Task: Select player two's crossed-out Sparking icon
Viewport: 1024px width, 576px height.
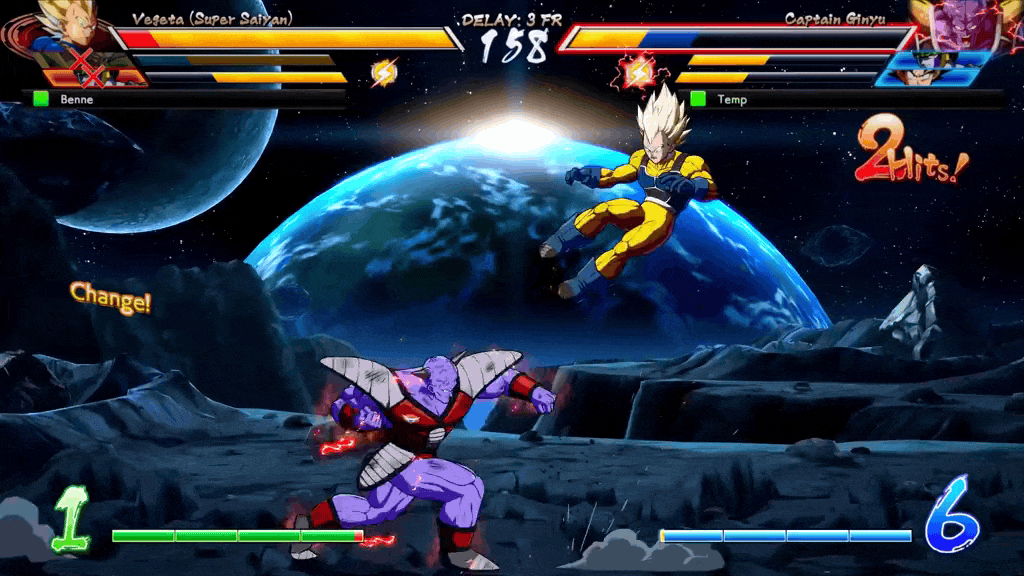Action: click(x=638, y=72)
